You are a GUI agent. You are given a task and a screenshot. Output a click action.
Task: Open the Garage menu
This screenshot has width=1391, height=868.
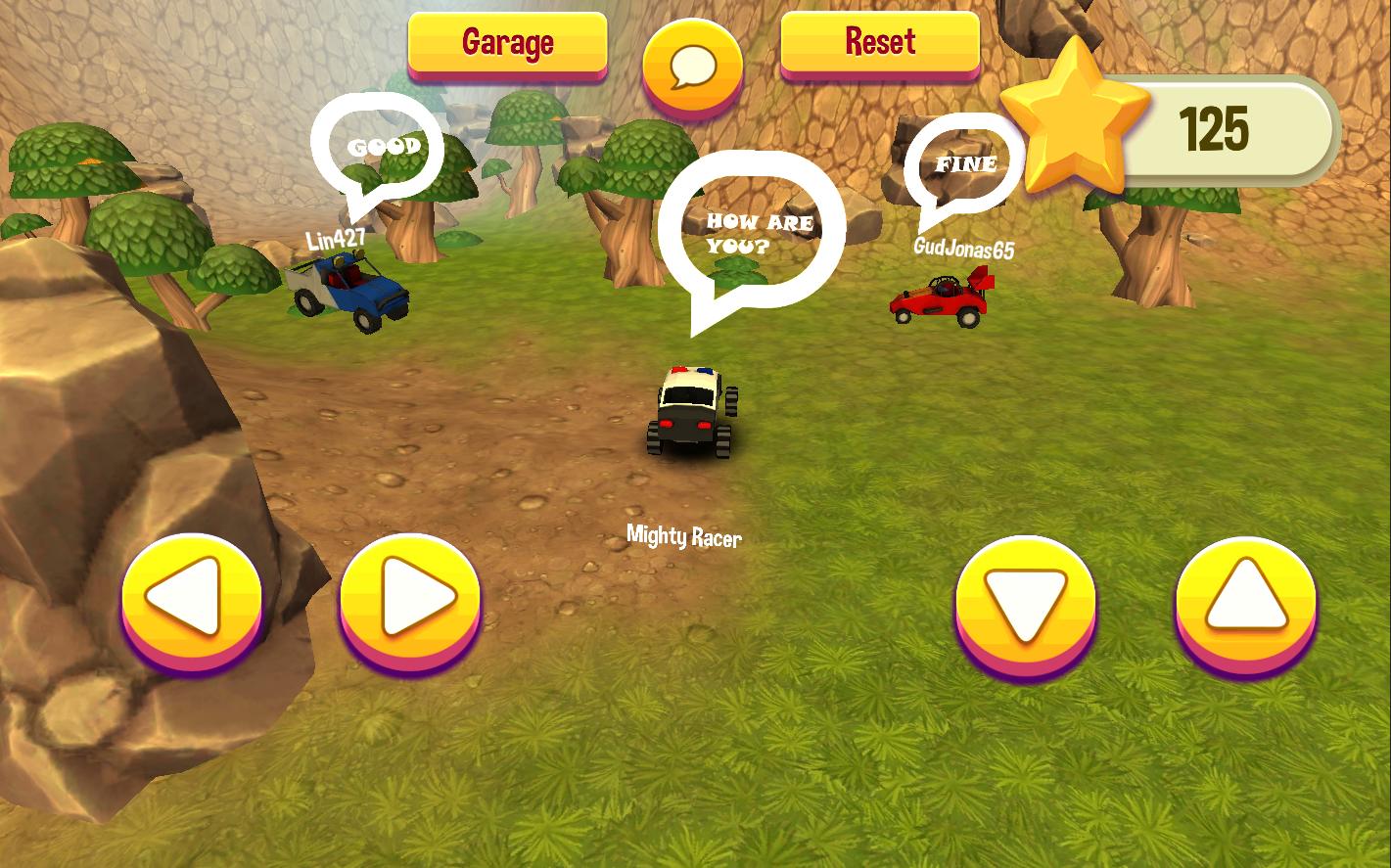[x=507, y=43]
